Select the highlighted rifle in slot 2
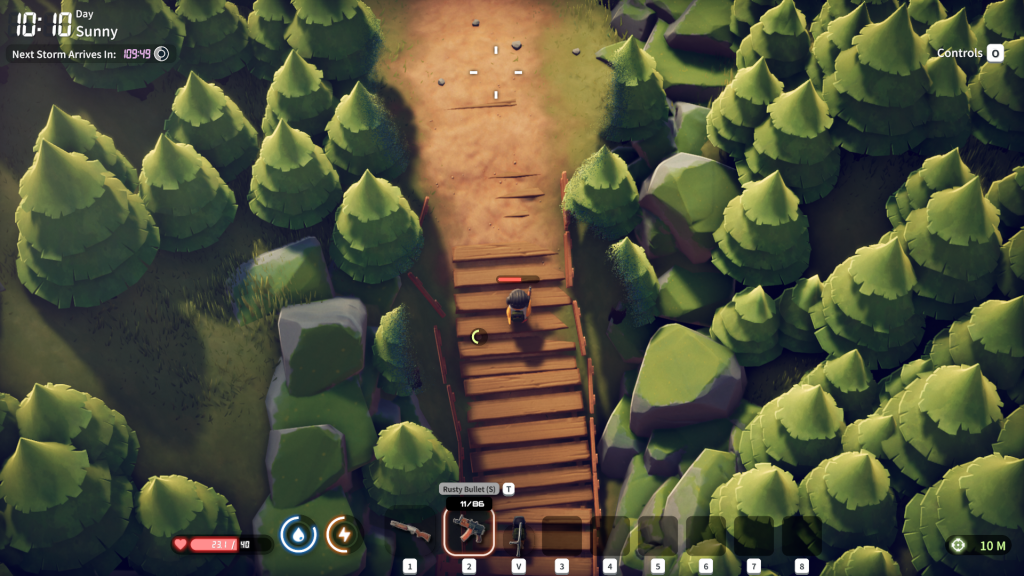 (468, 531)
